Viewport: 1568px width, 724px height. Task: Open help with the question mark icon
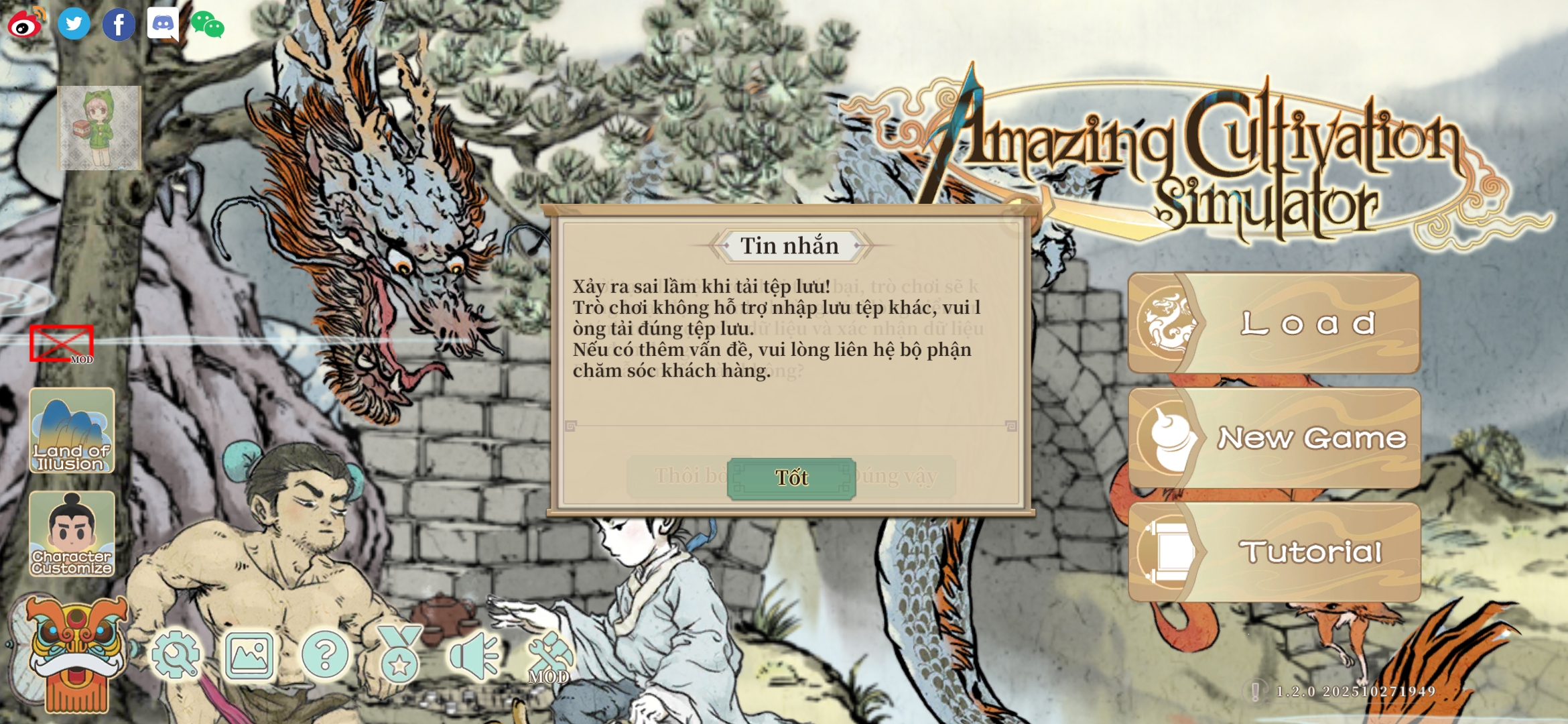[325, 655]
